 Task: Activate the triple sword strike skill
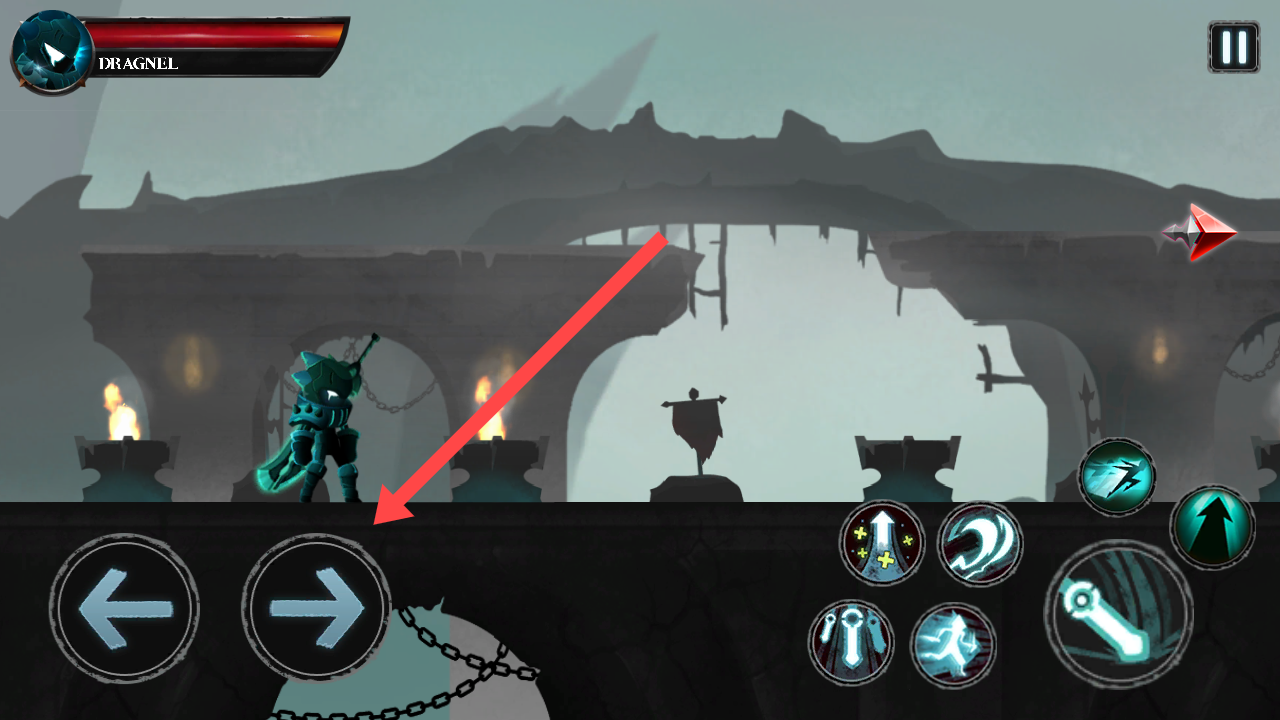[851, 642]
